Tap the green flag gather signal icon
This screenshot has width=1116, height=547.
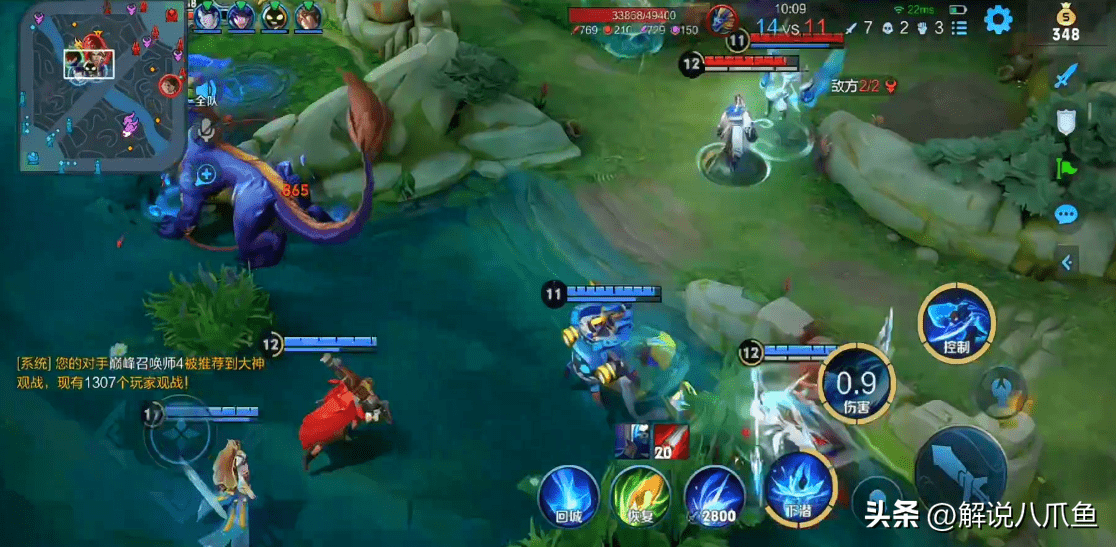[x=1067, y=168]
